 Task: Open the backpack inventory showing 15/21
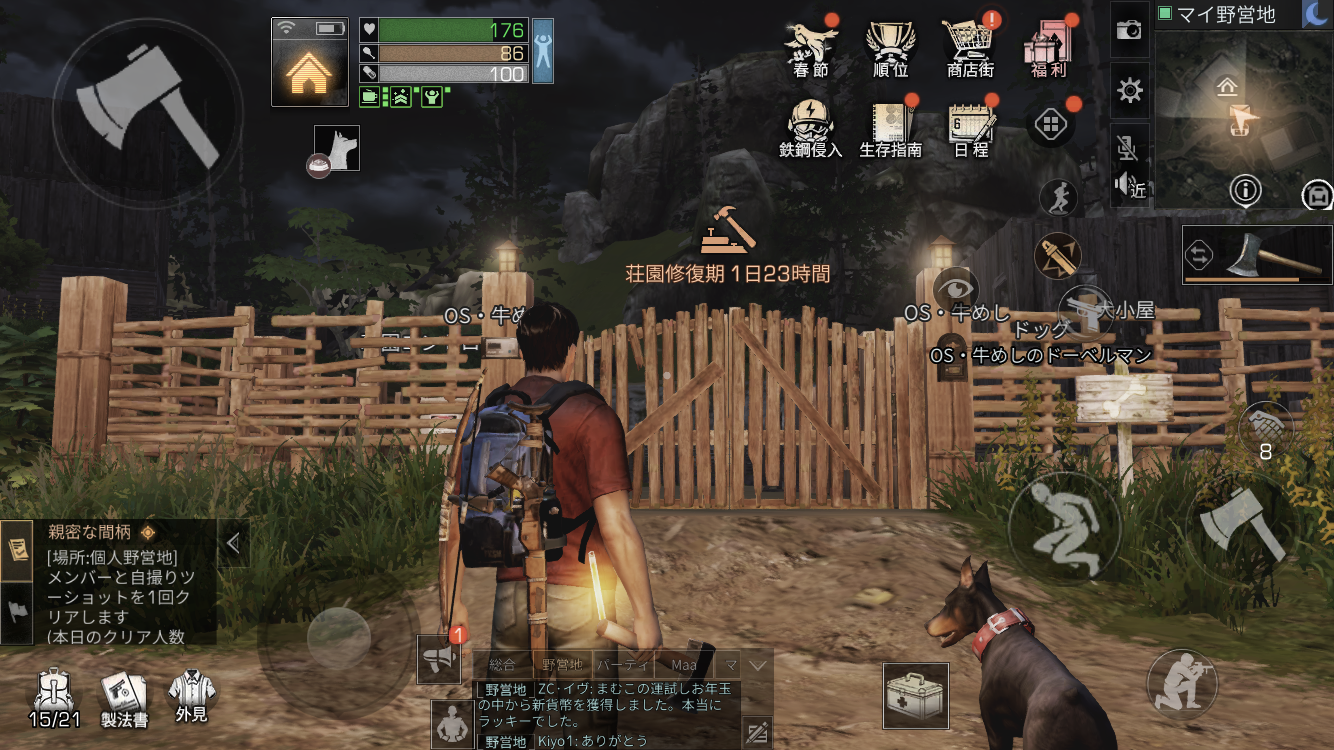click(54, 697)
